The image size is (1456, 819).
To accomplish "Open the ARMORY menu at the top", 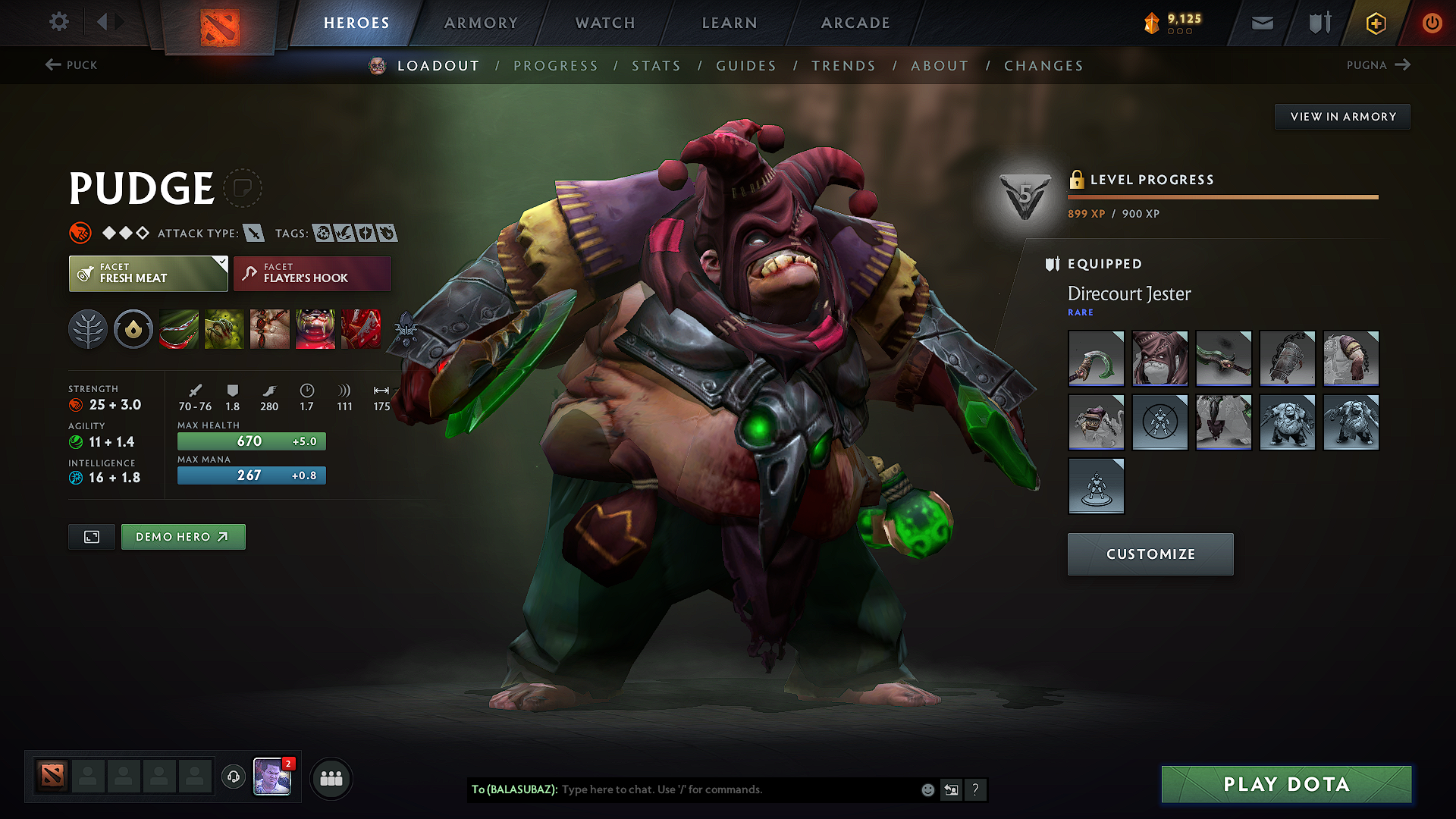I will (481, 23).
